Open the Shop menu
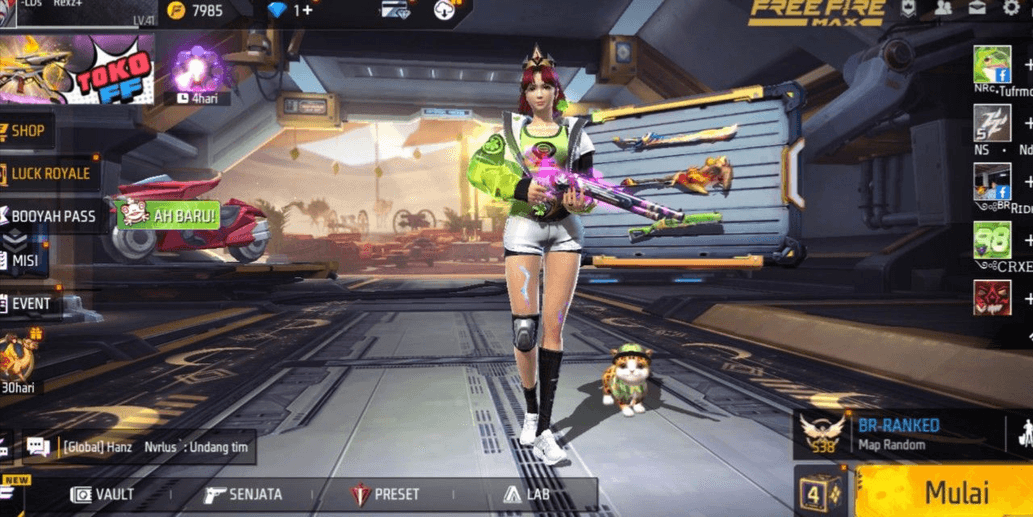1033x517 pixels. coord(27,130)
